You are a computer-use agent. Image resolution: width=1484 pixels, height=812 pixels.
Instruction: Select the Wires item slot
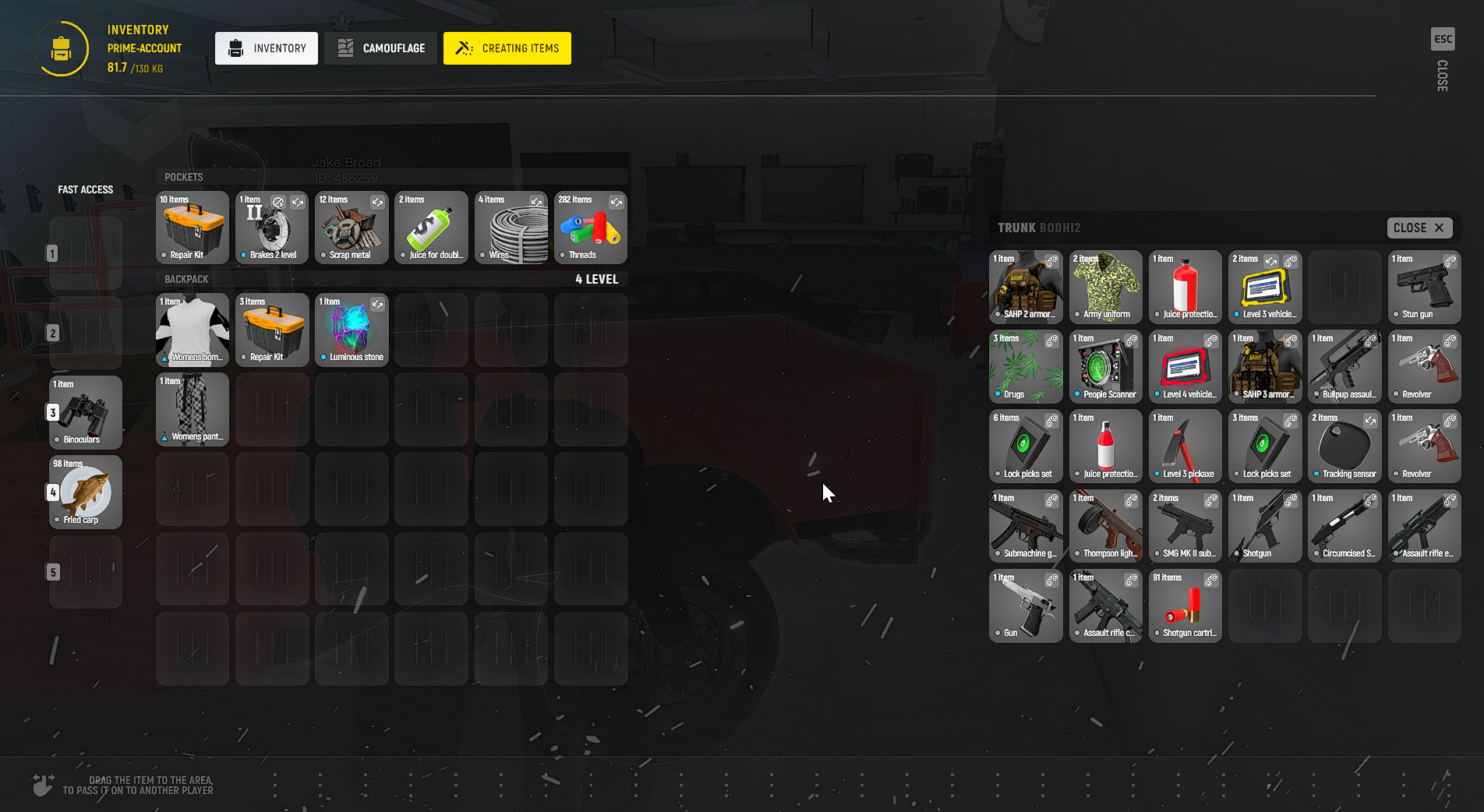(511, 228)
